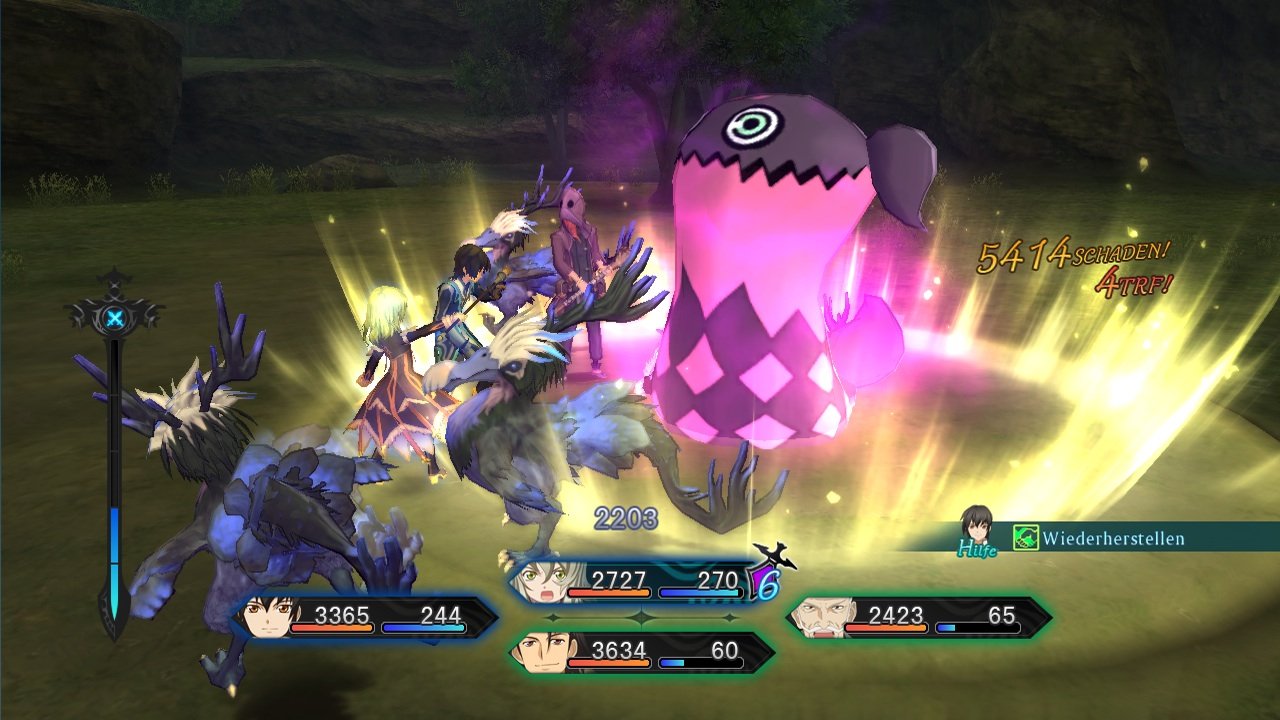This screenshot has width=1280, height=720.
Task: Choose the brown-haired man's party panel
Action: coord(640,653)
